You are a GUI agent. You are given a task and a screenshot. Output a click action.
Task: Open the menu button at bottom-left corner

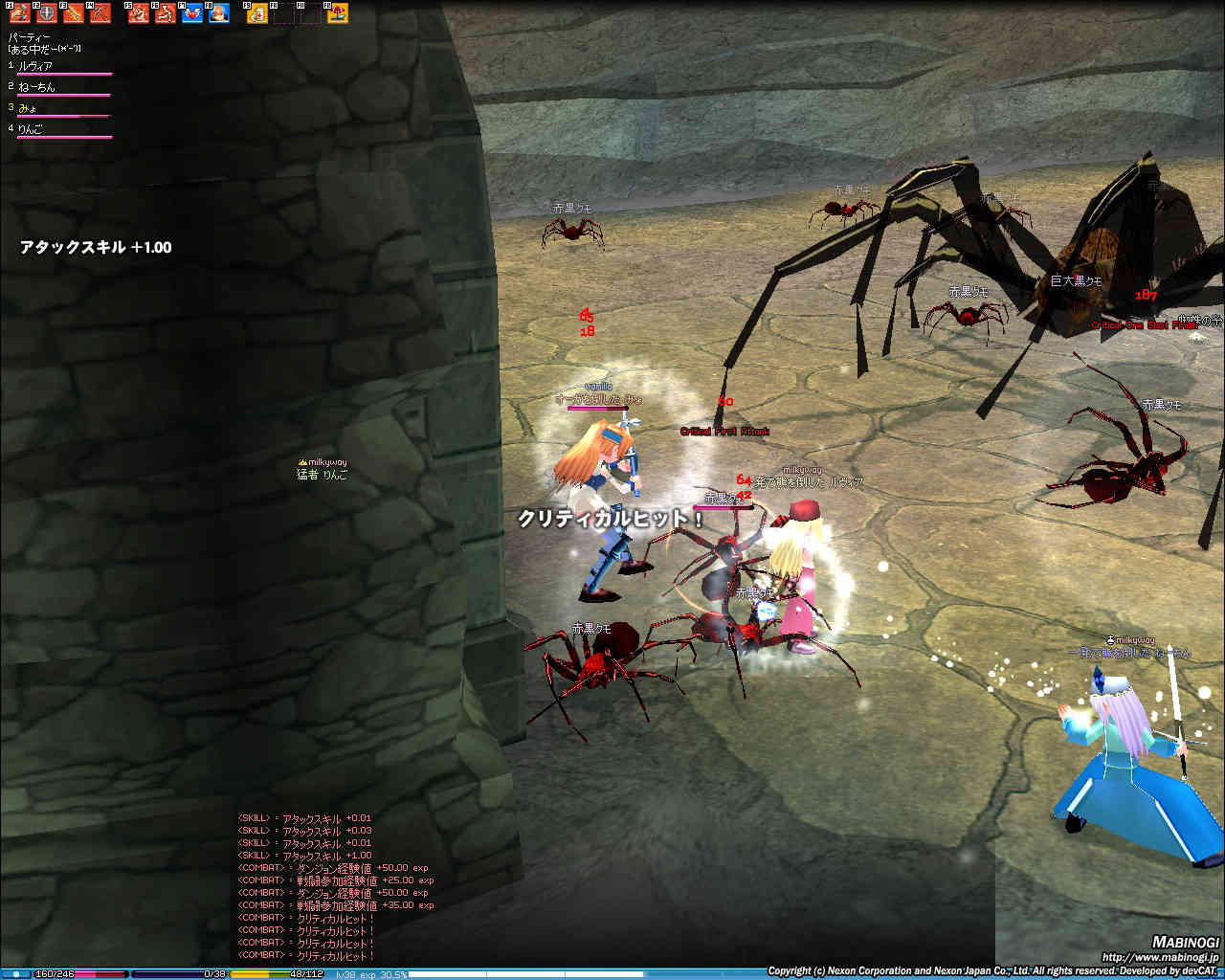point(15,973)
